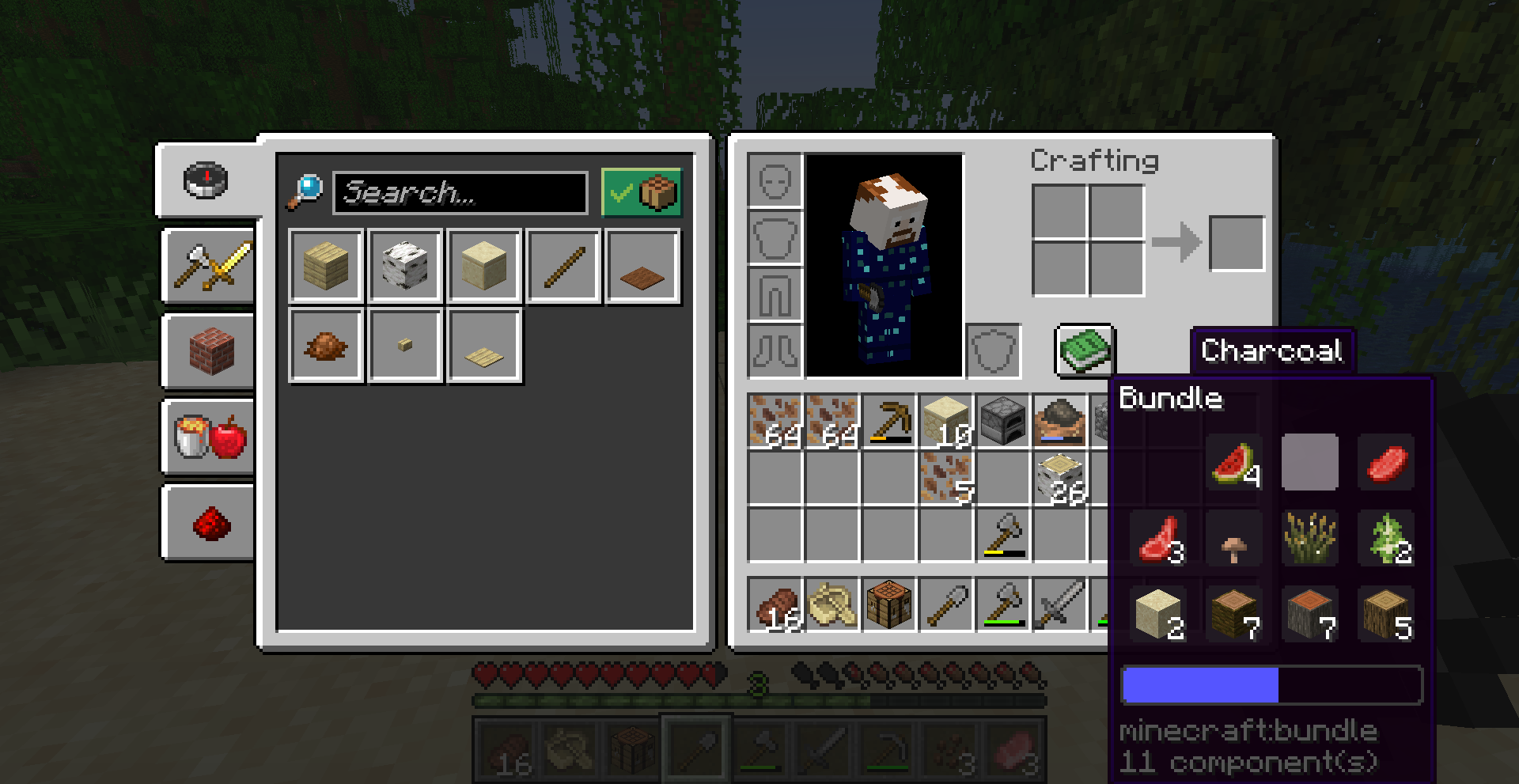Select the birch wood block recipe
The width and height of the screenshot is (1519, 784).
pos(405,267)
